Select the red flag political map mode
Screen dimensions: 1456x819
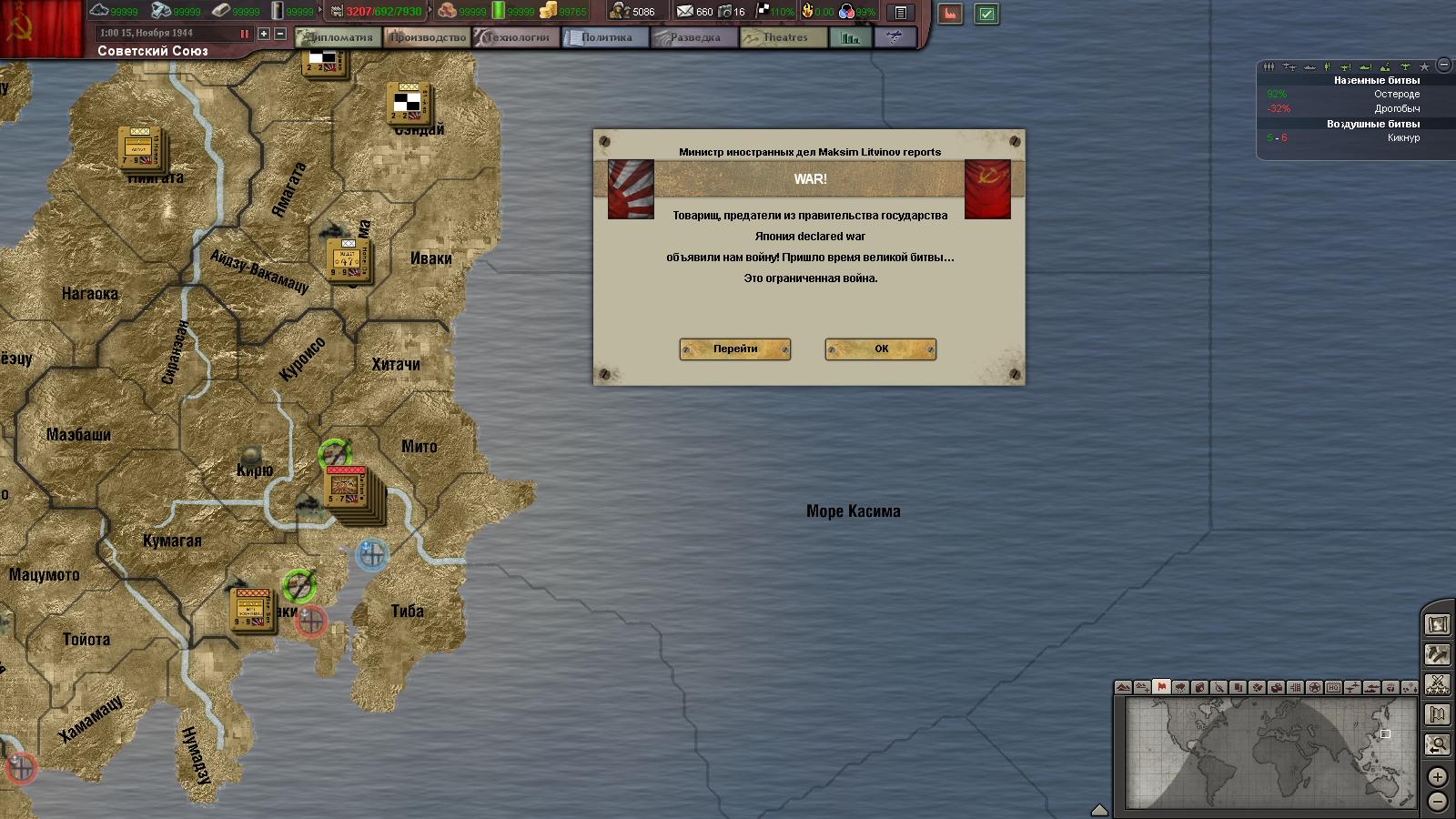pyautogui.click(x=1161, y=687)
